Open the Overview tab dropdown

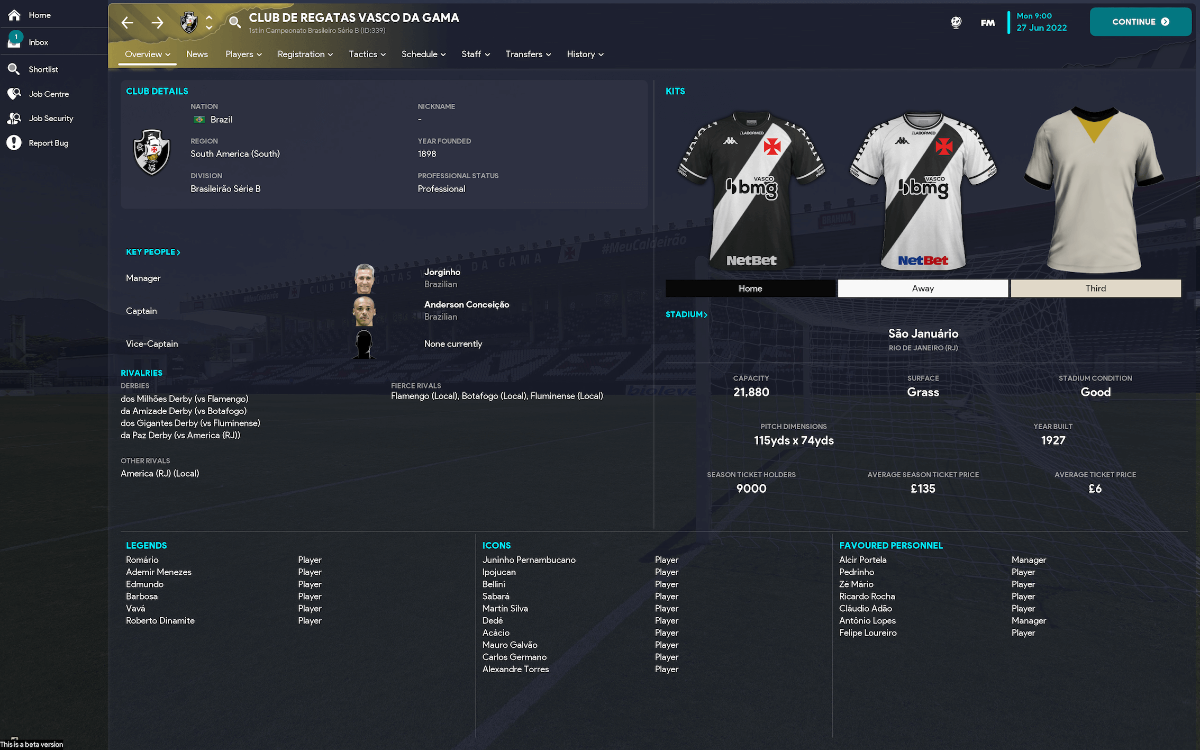point(148,55)
